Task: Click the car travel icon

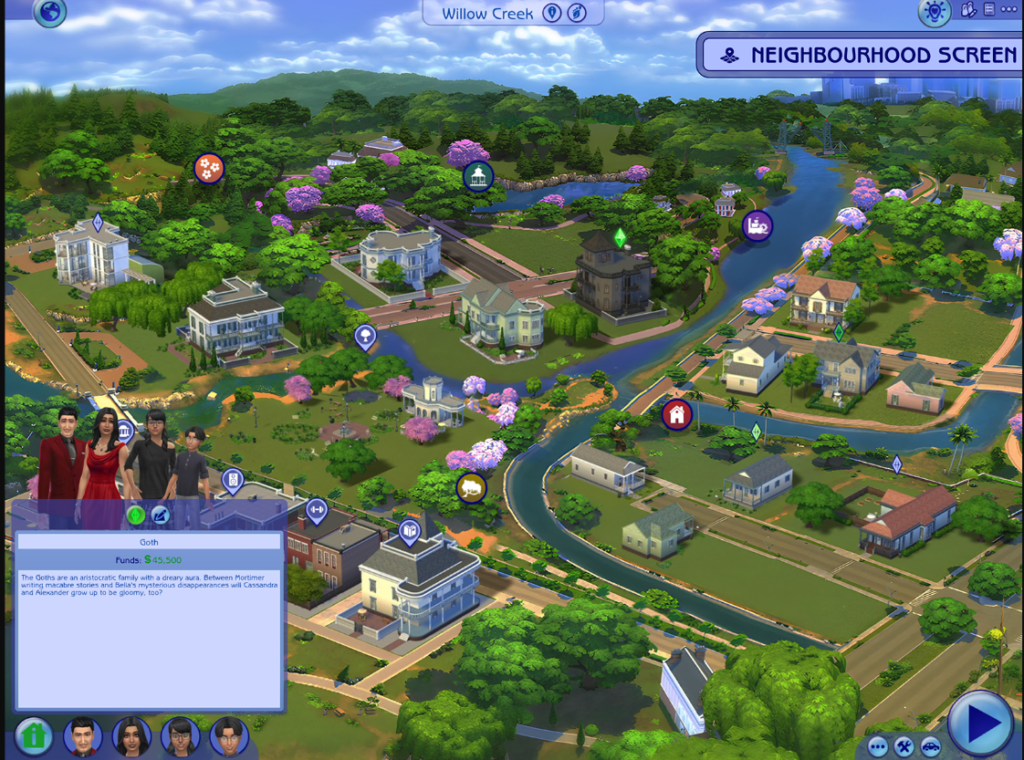Action: tap(930, 746)
